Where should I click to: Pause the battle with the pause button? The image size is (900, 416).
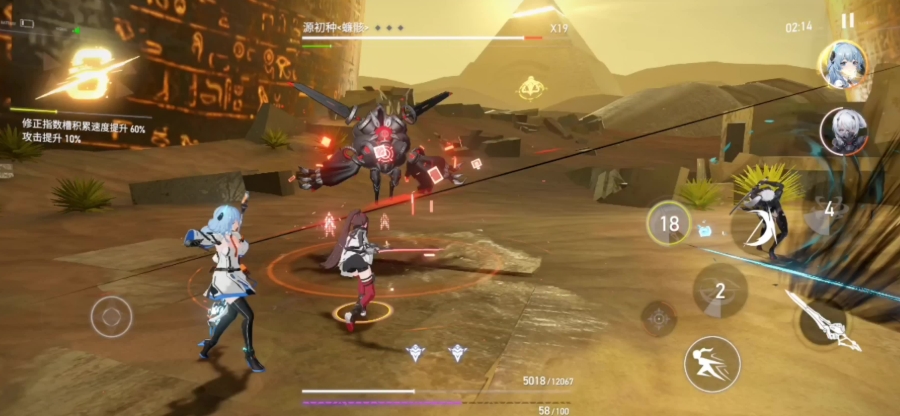(848, 20)
